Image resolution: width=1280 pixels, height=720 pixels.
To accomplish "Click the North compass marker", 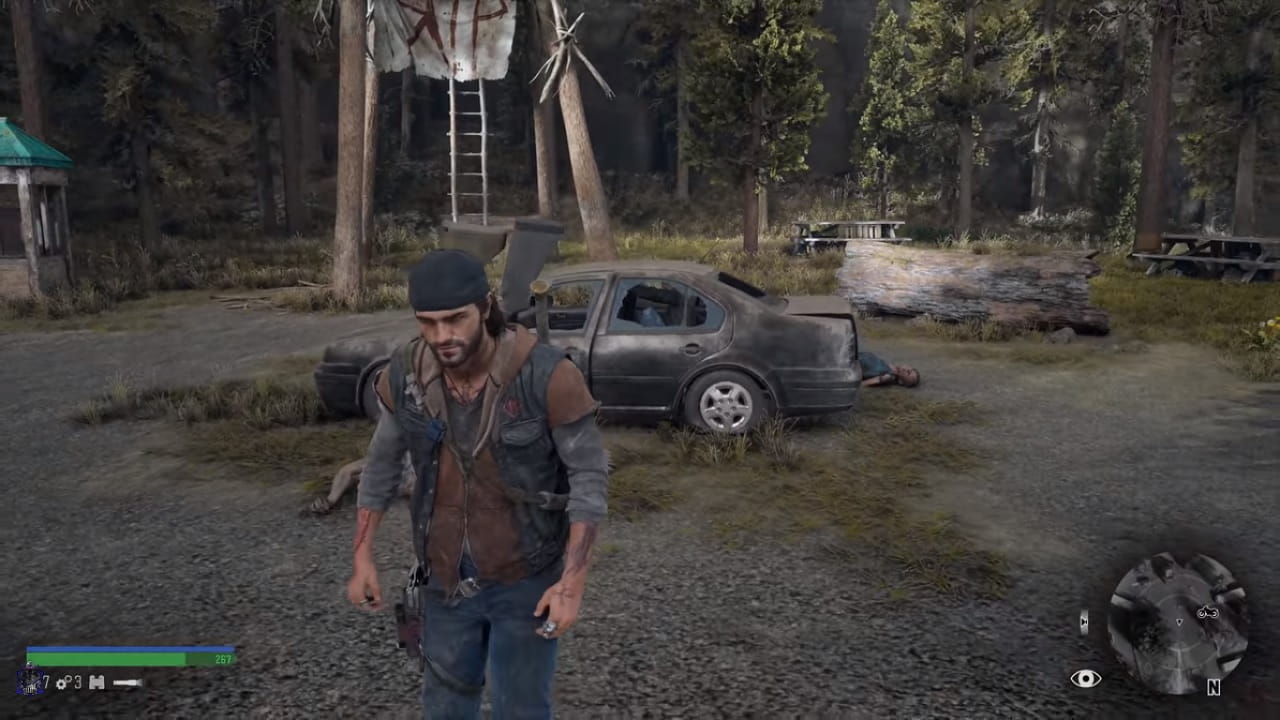I will [1214, 687].
